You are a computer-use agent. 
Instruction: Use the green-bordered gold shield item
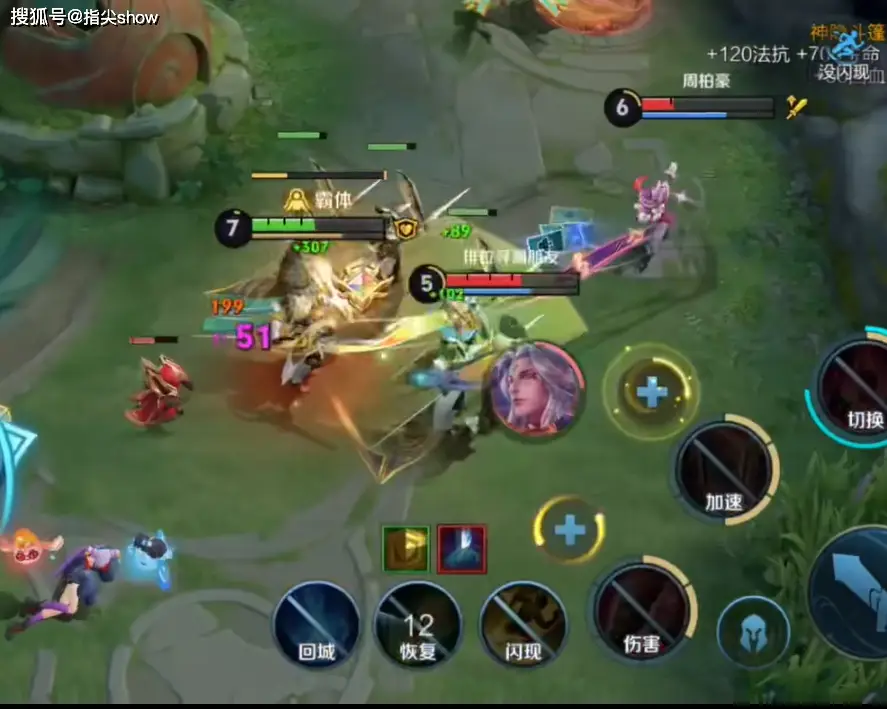405,549
